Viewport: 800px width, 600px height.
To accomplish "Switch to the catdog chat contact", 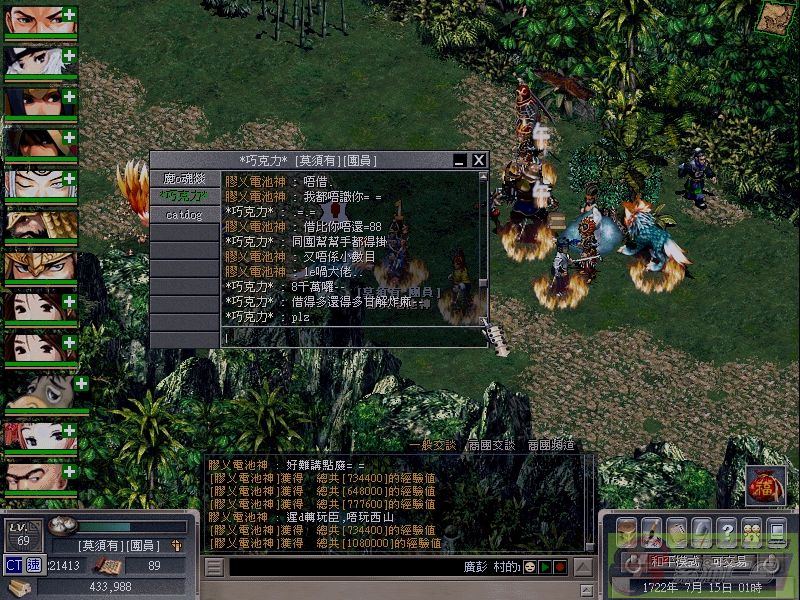I will [x=184, y=214].
